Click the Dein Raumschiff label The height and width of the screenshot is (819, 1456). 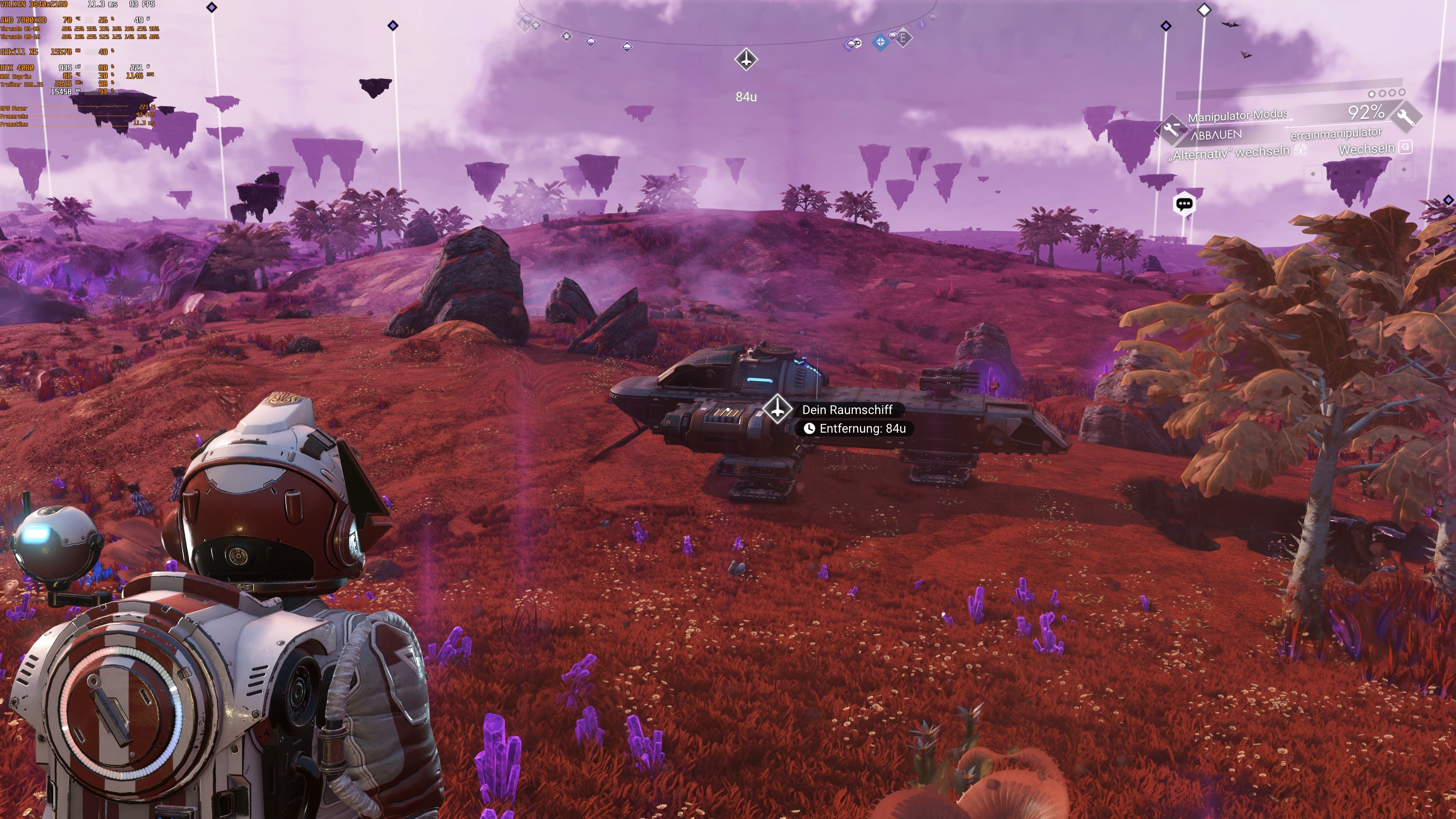(848, 410)
